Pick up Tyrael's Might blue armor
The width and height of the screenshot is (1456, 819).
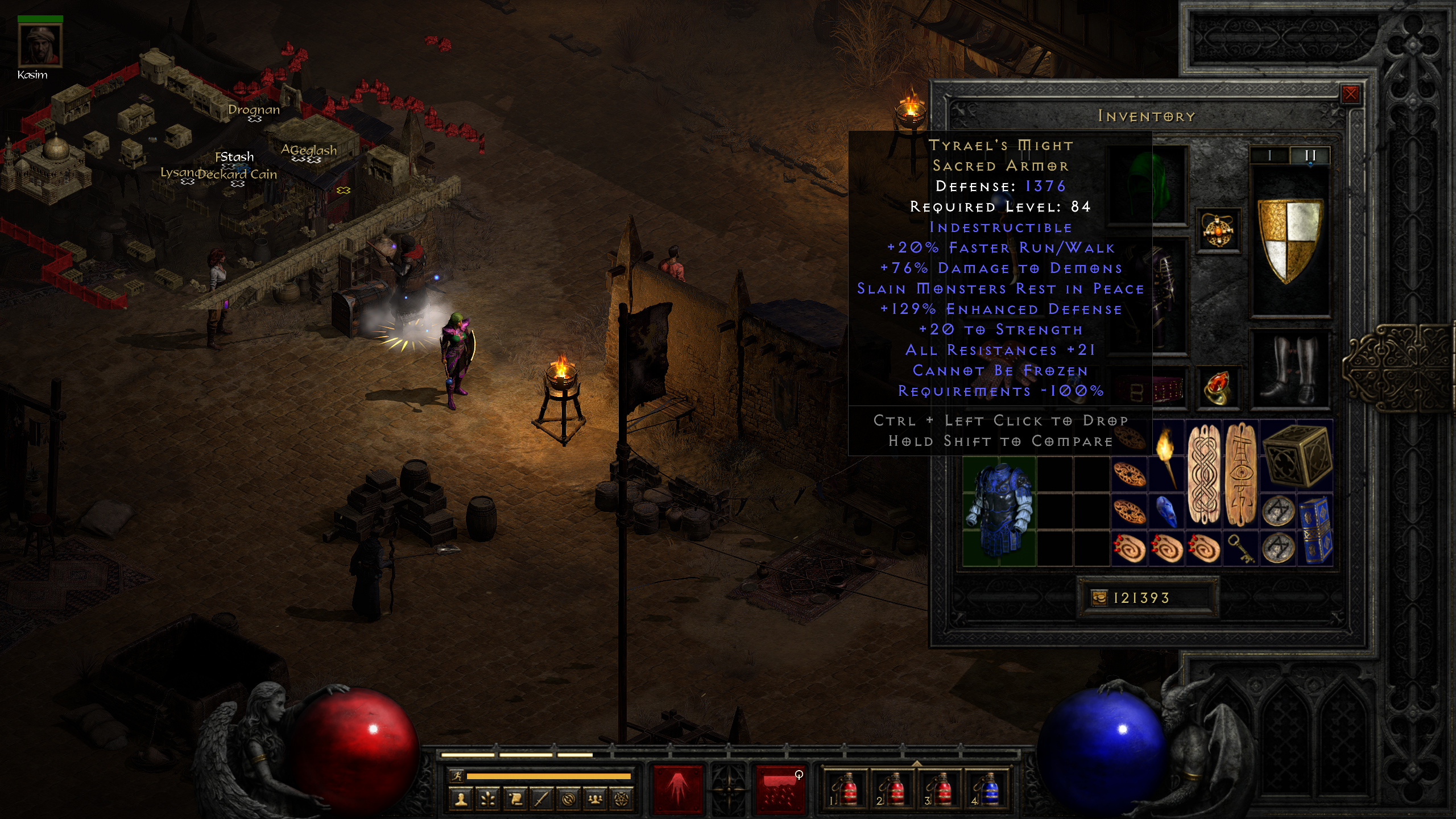[x=999, y=511]
